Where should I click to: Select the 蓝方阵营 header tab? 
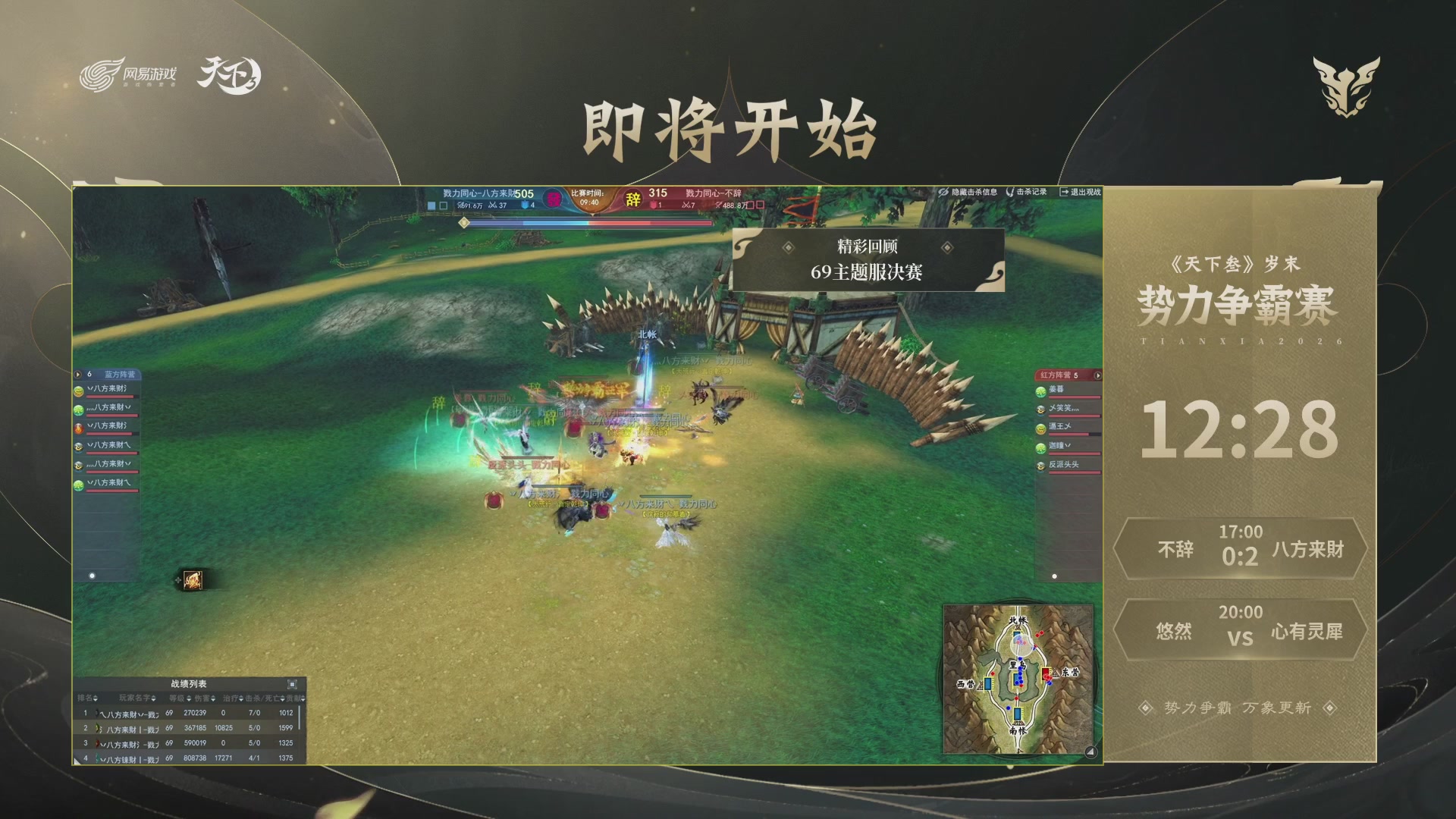pyautogui.click(x=120, y=374)
